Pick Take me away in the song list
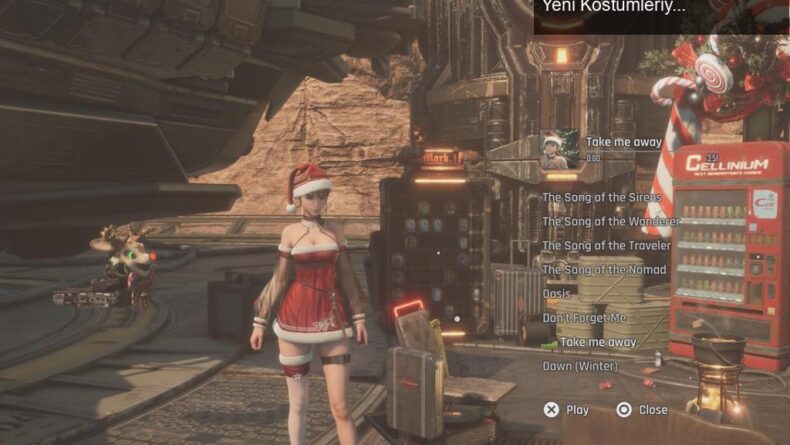This screenshot has width=790, height=445. pyautogui.click(x=597, y=342)
